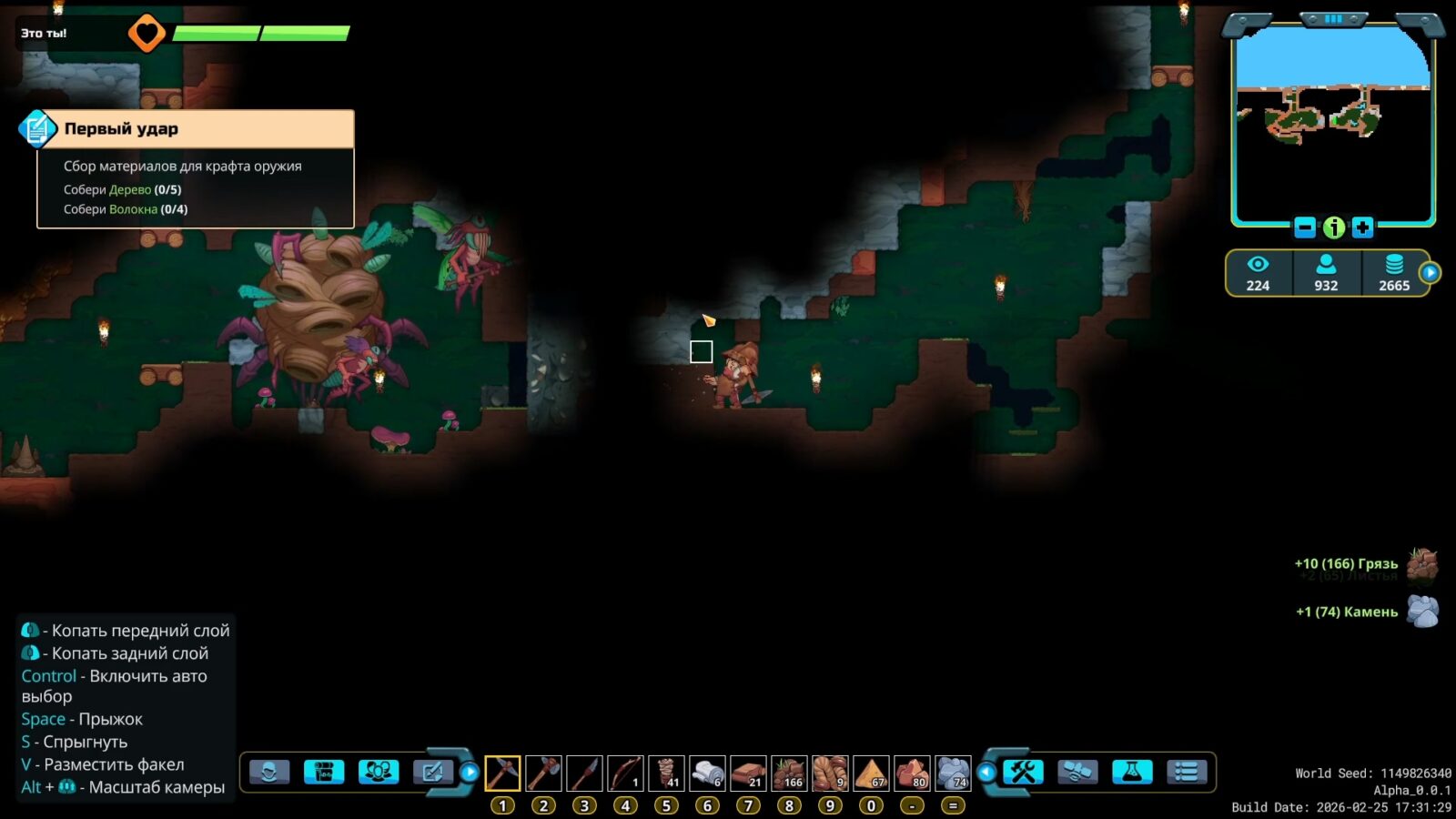Open the list menu button

[1187, 773]
